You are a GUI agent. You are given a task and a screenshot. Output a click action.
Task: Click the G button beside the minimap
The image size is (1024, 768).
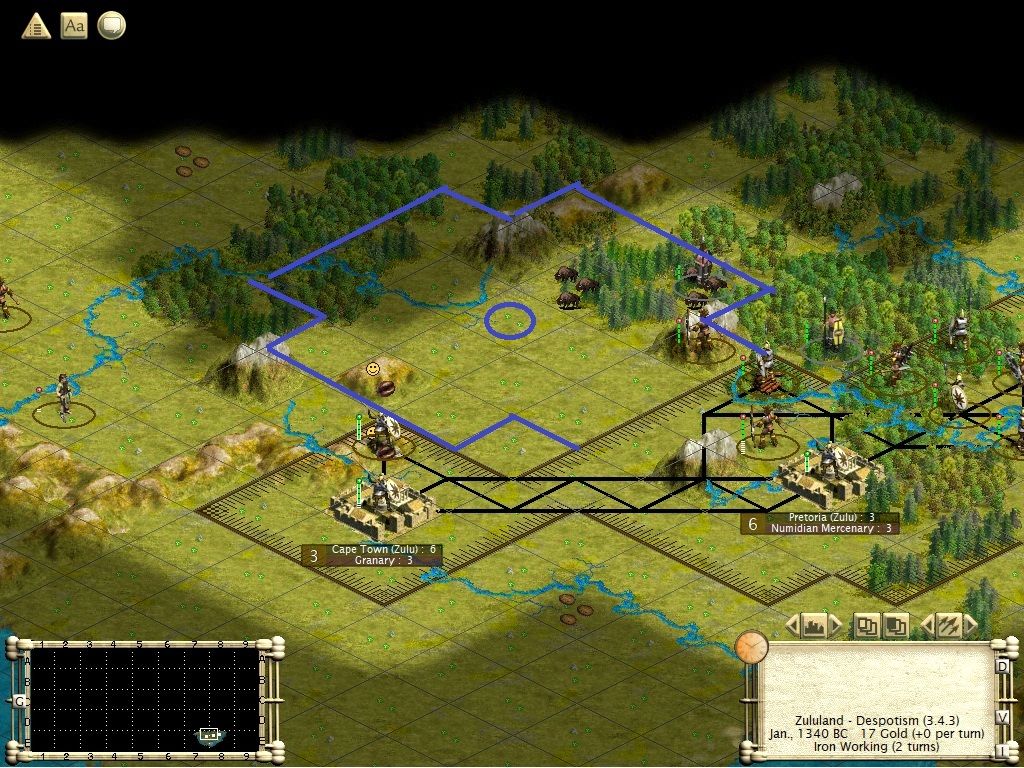[x=18, y=701]
